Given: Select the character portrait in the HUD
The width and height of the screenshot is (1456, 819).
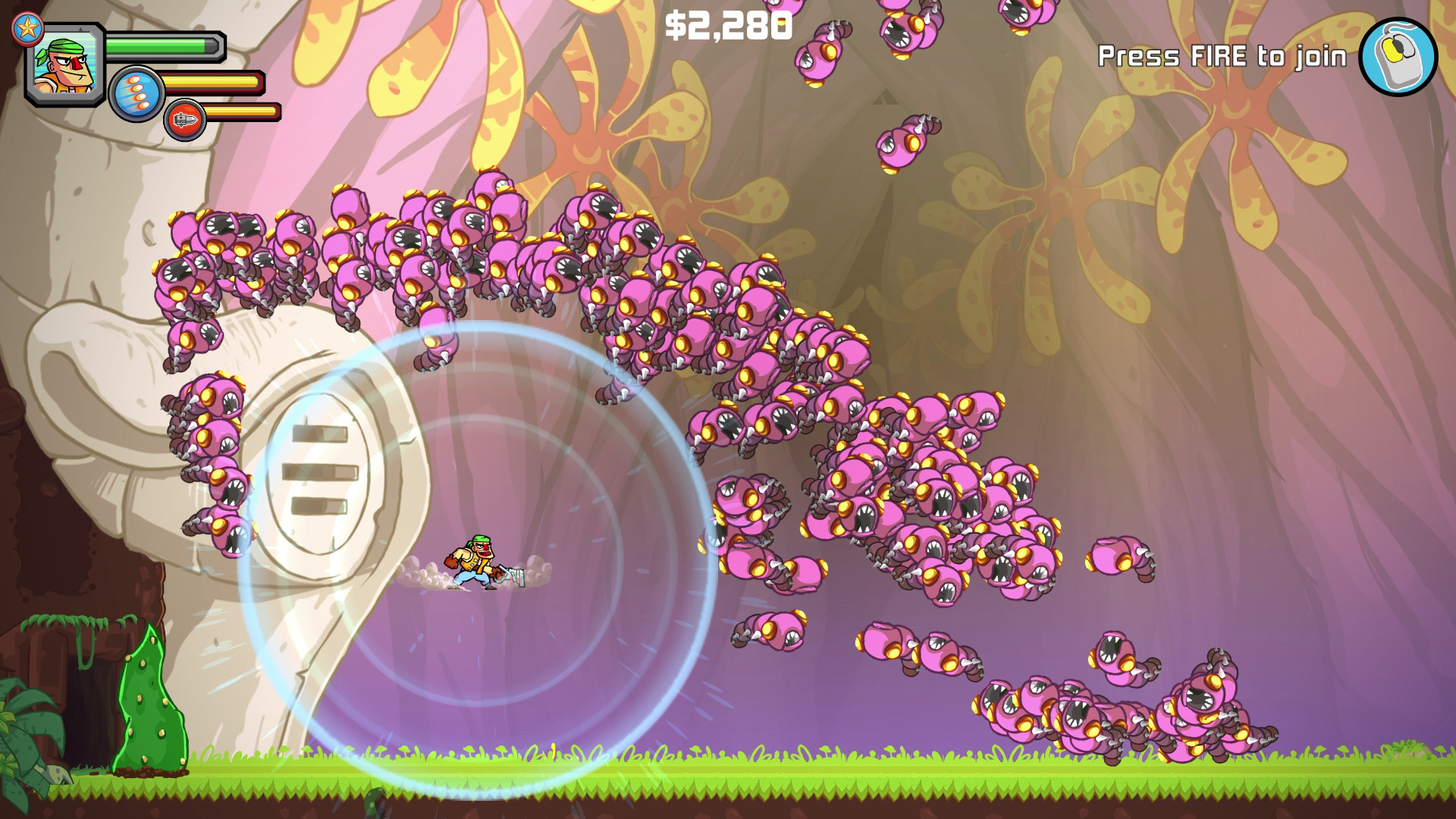Looking at the screenshot, I should (64, 64).
